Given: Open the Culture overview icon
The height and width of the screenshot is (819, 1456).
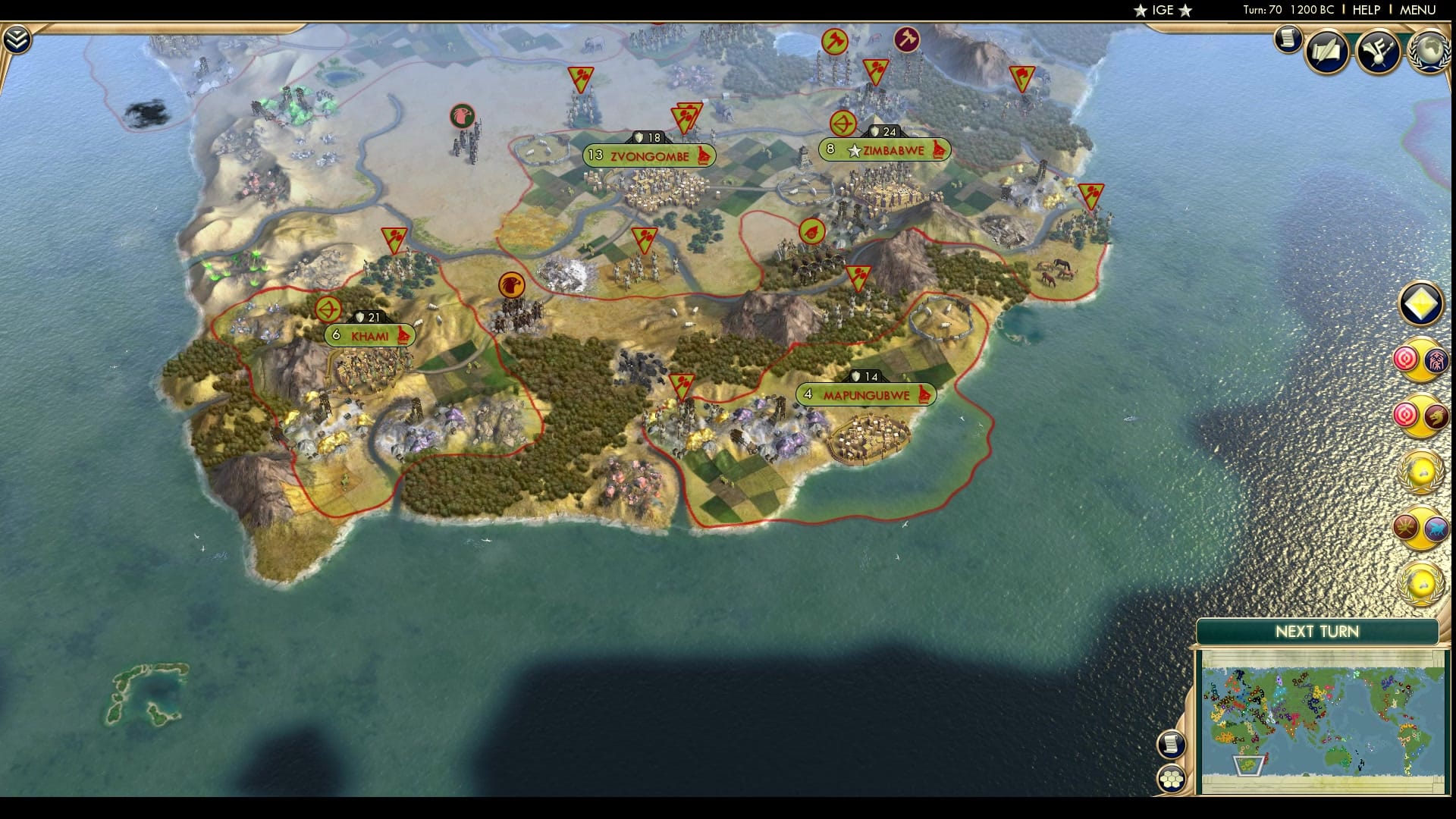Looking at the screenshot, I should pyautogui.click(x=1376, y=52).
